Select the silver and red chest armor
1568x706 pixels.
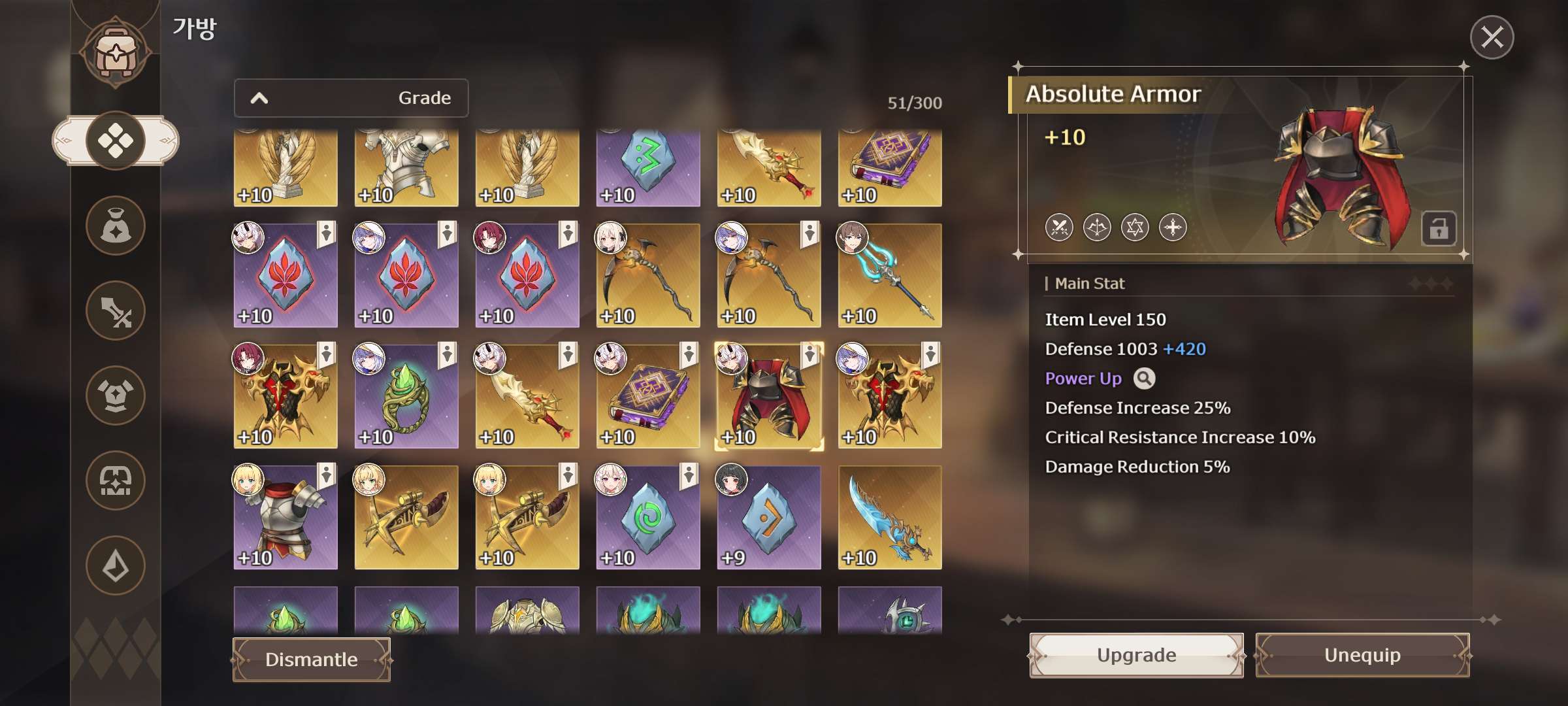coord(286,518)
